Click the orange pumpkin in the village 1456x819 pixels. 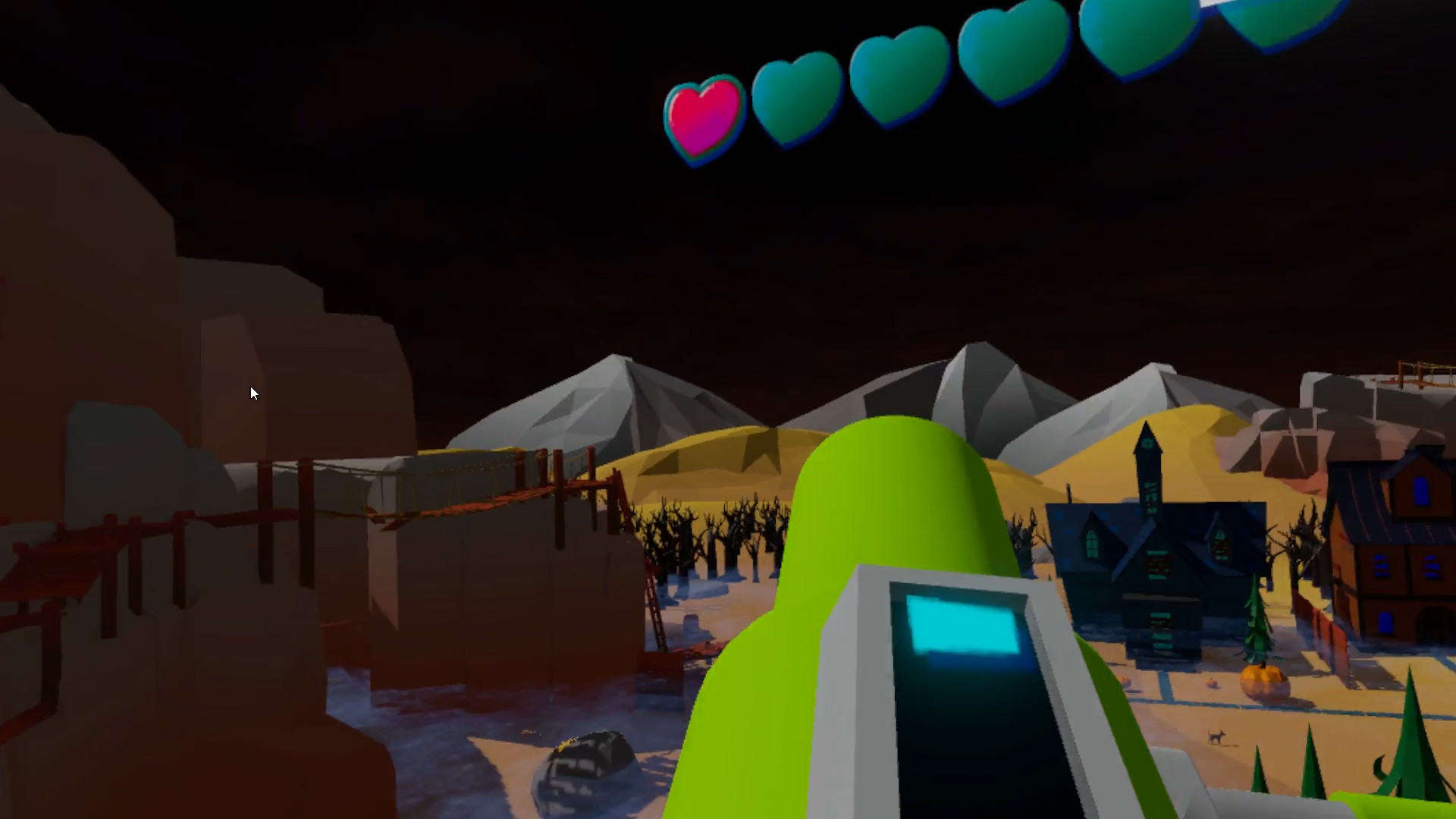[1263, 681]
